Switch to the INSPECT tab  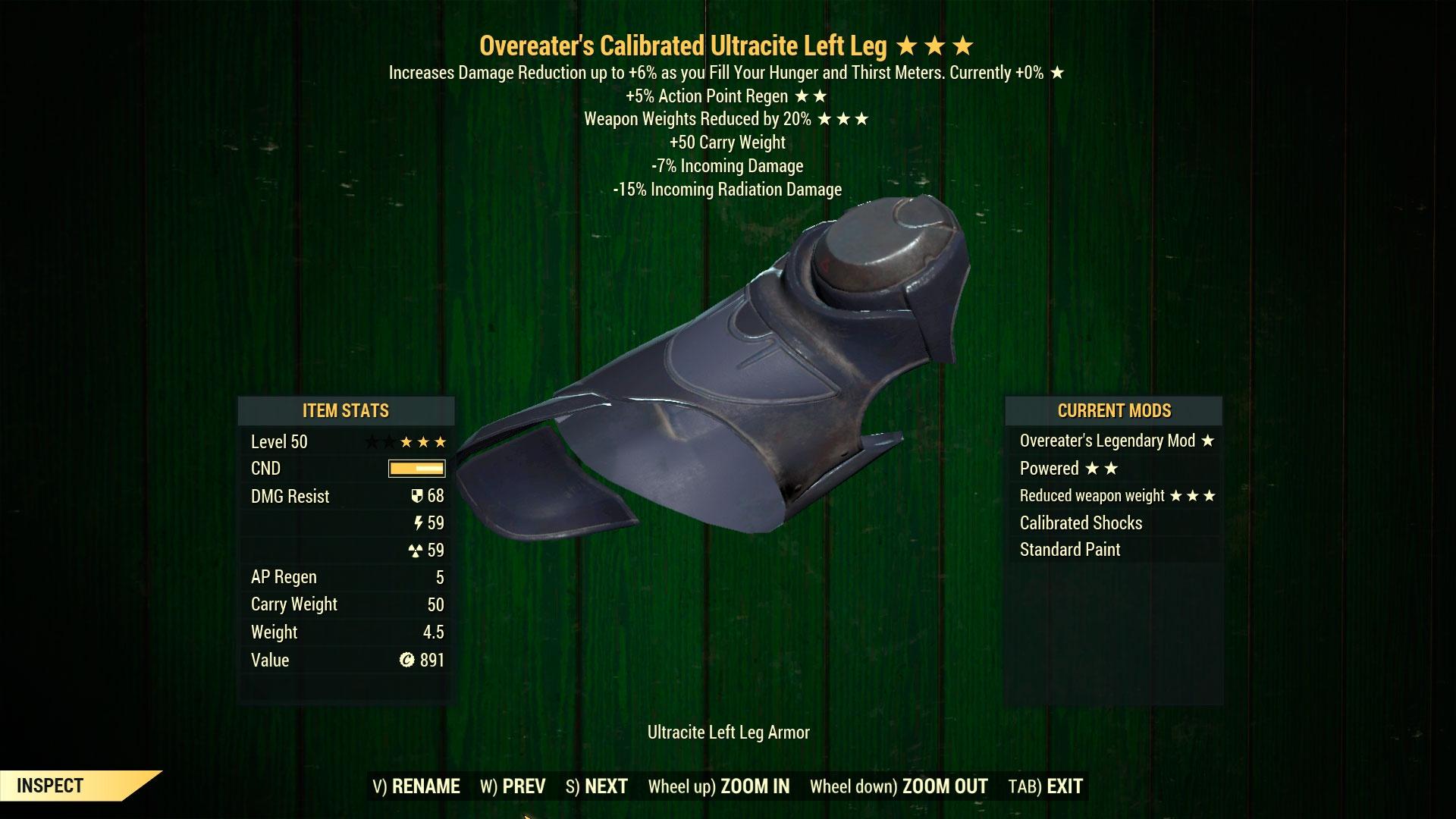pos(49,786)
